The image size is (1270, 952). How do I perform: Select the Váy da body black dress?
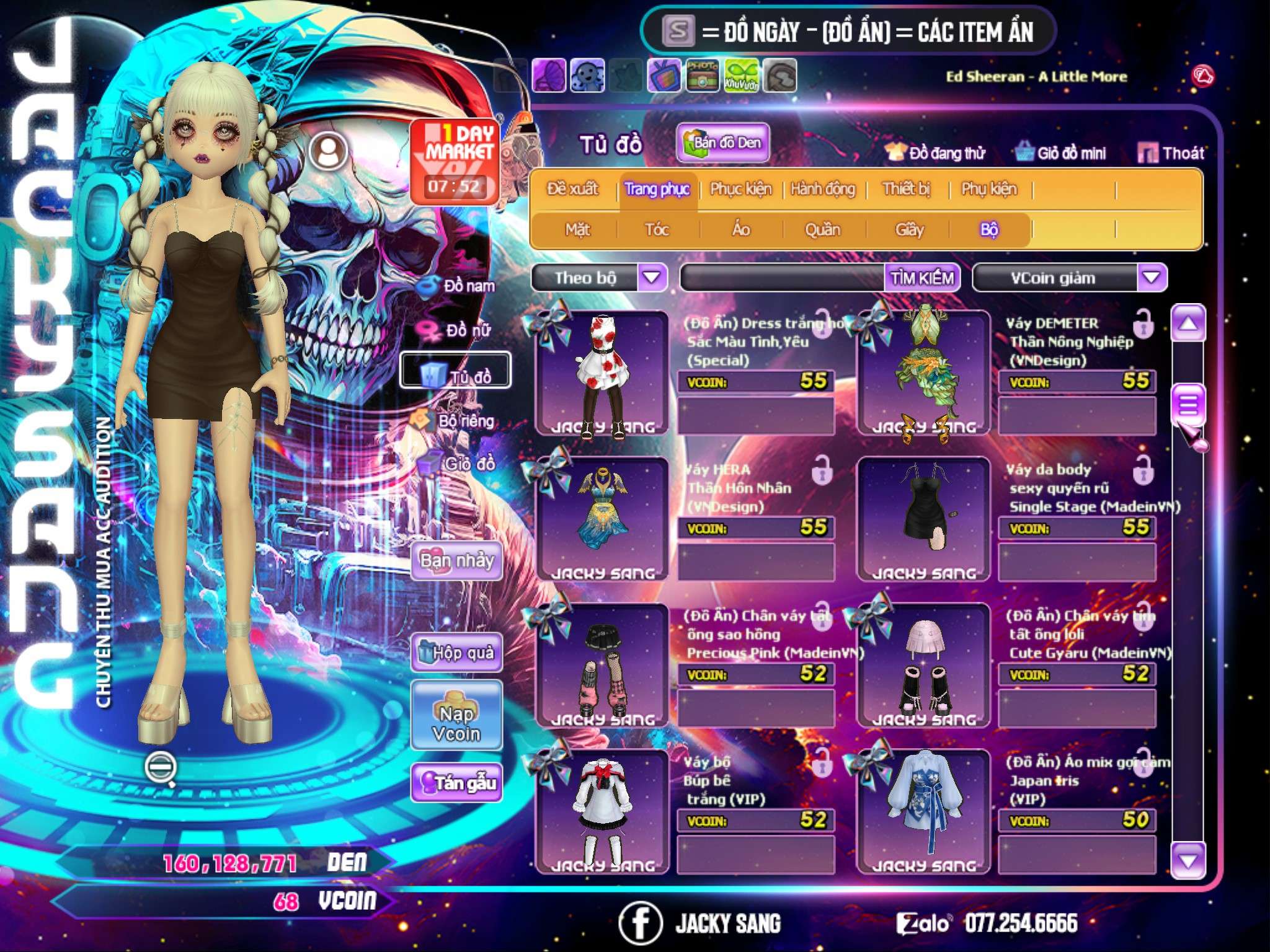(923, 518)
